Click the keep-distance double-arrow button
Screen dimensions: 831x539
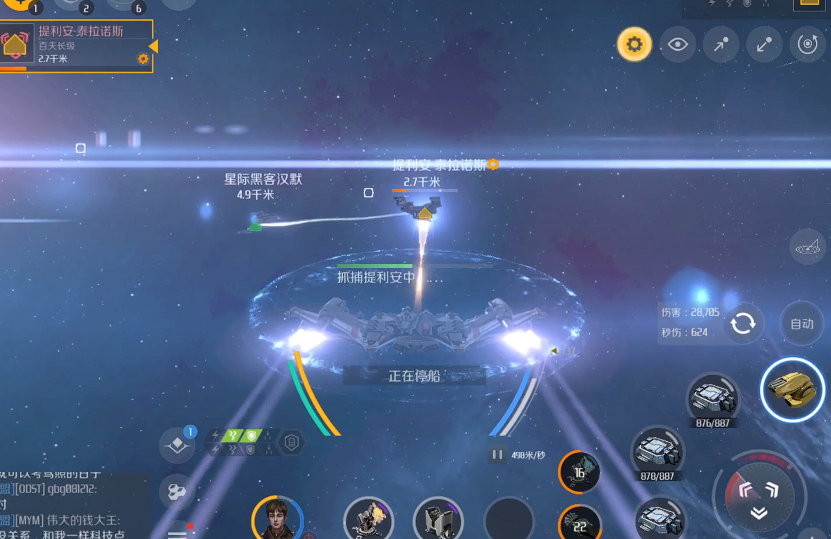pos(764,44)
